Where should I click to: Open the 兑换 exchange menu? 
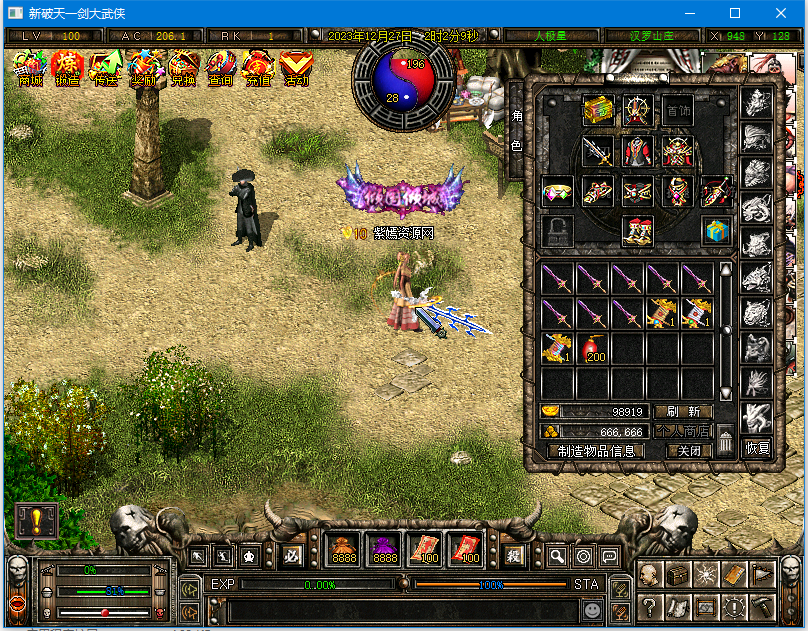[x=183, y=68]
